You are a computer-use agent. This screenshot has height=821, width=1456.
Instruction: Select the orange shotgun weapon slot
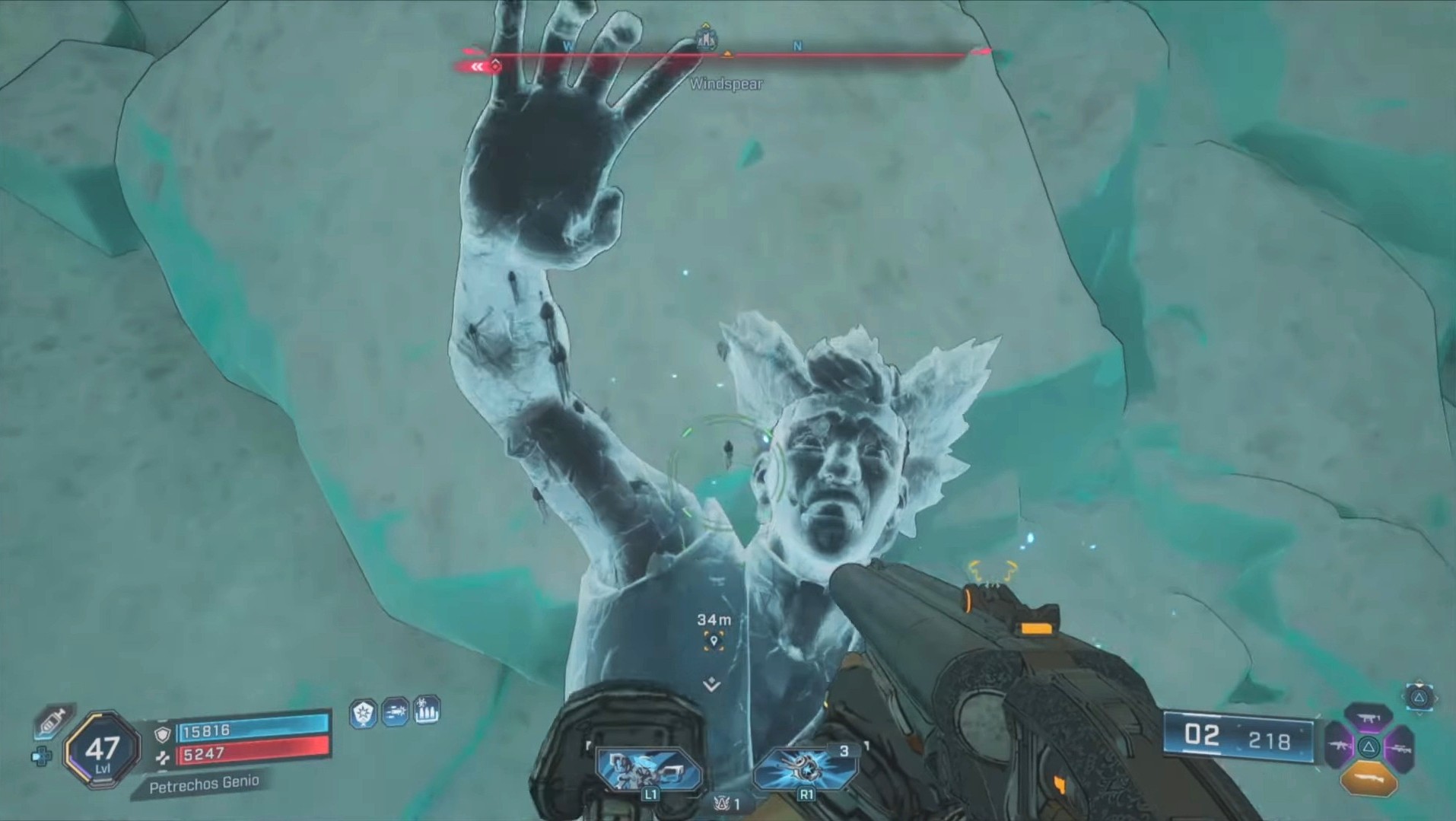click(1369, 779)
